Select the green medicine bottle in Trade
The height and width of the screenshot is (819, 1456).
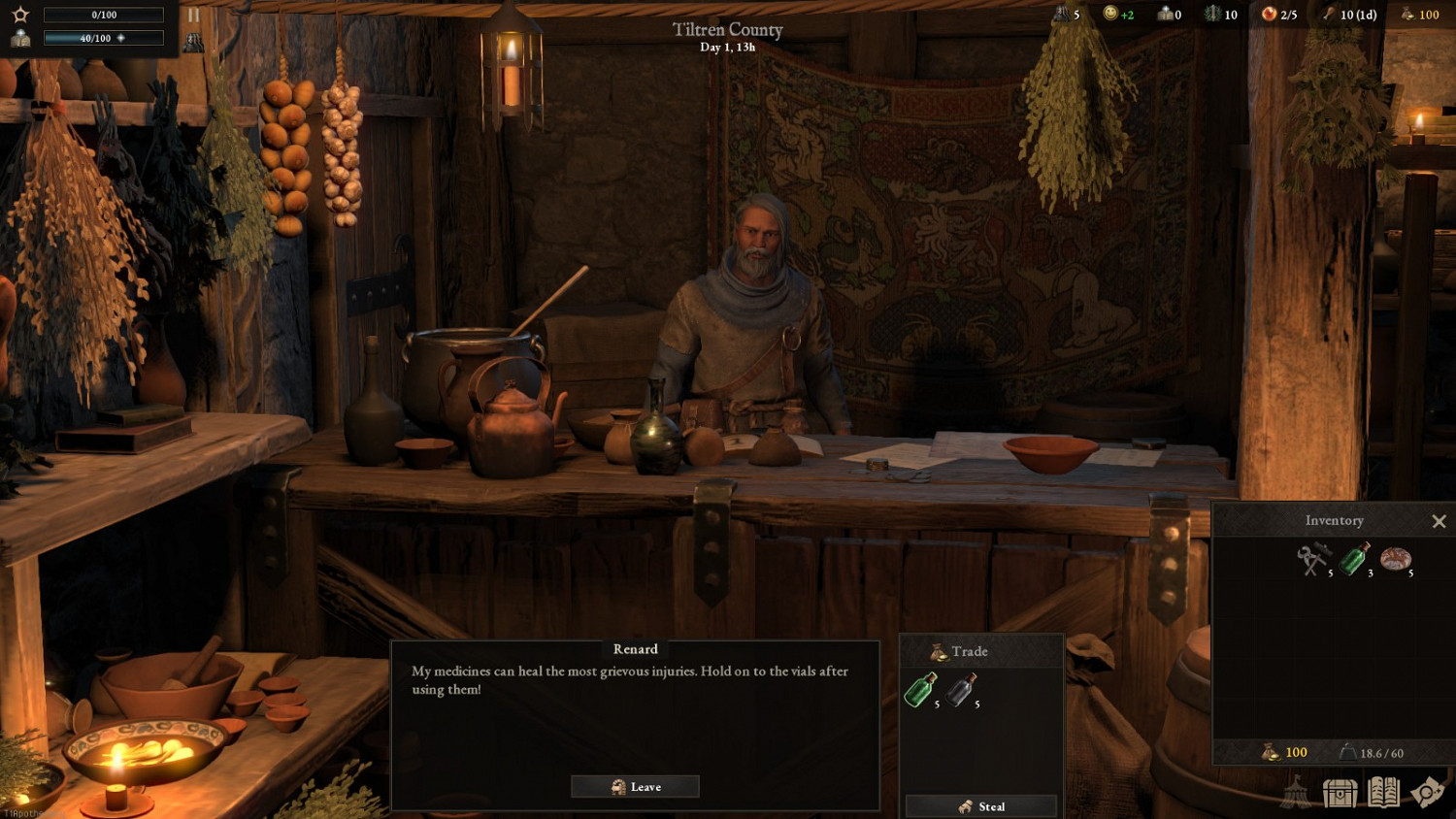click(x=920, y=690)
